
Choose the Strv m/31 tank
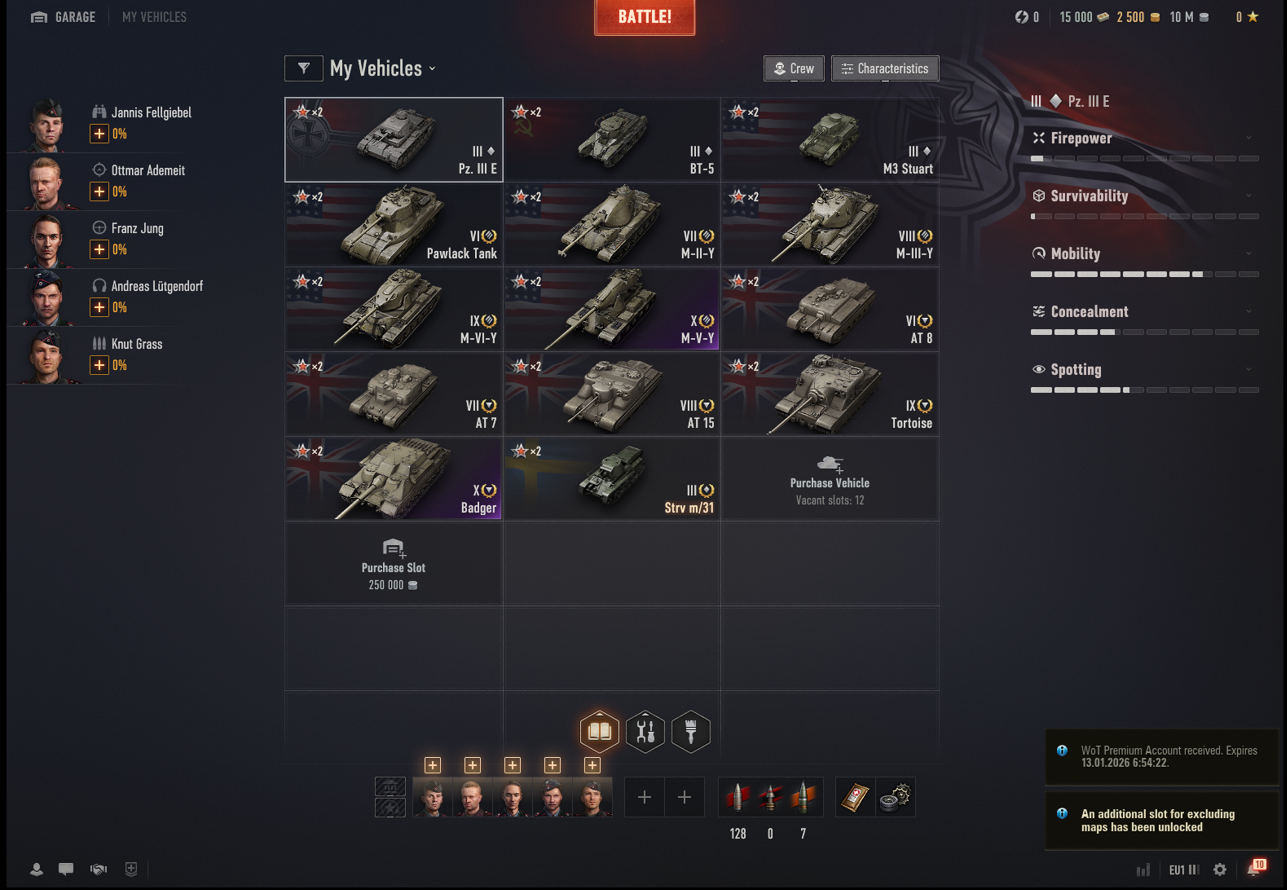click(611, 479)
